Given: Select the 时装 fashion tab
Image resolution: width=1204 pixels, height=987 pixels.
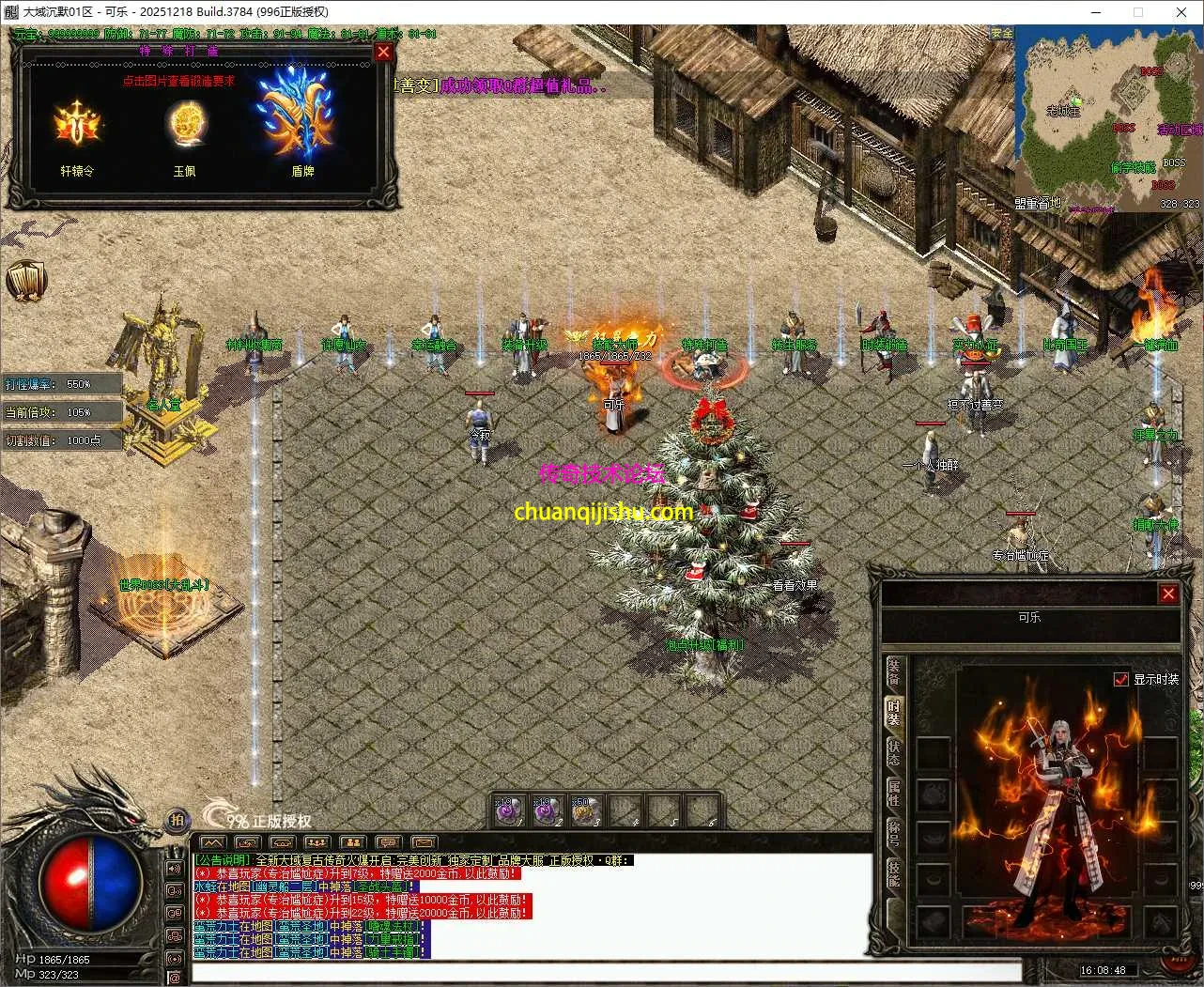Looking at the screenshot, I should coord(893,713).
